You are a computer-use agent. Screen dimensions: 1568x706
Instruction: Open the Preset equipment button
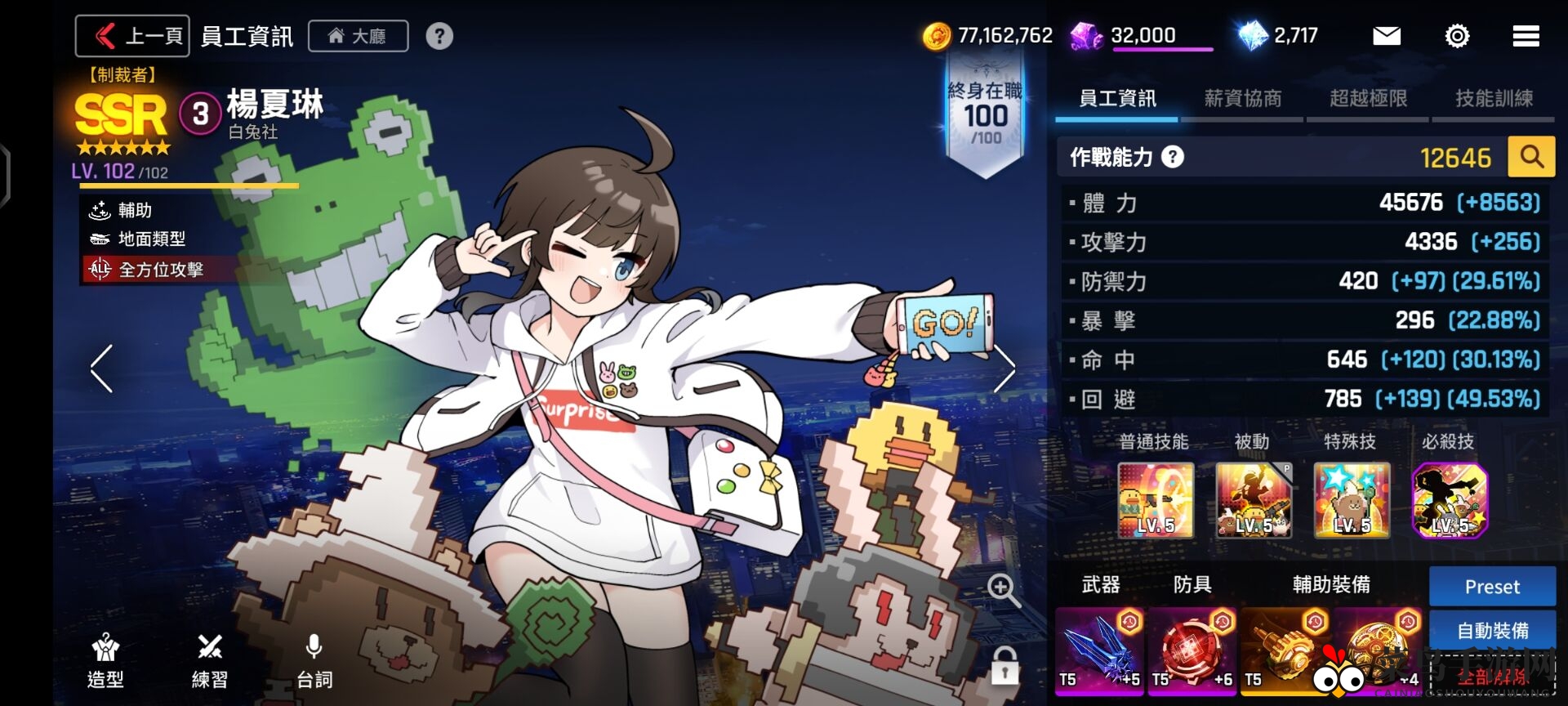tap(1492, 587)
